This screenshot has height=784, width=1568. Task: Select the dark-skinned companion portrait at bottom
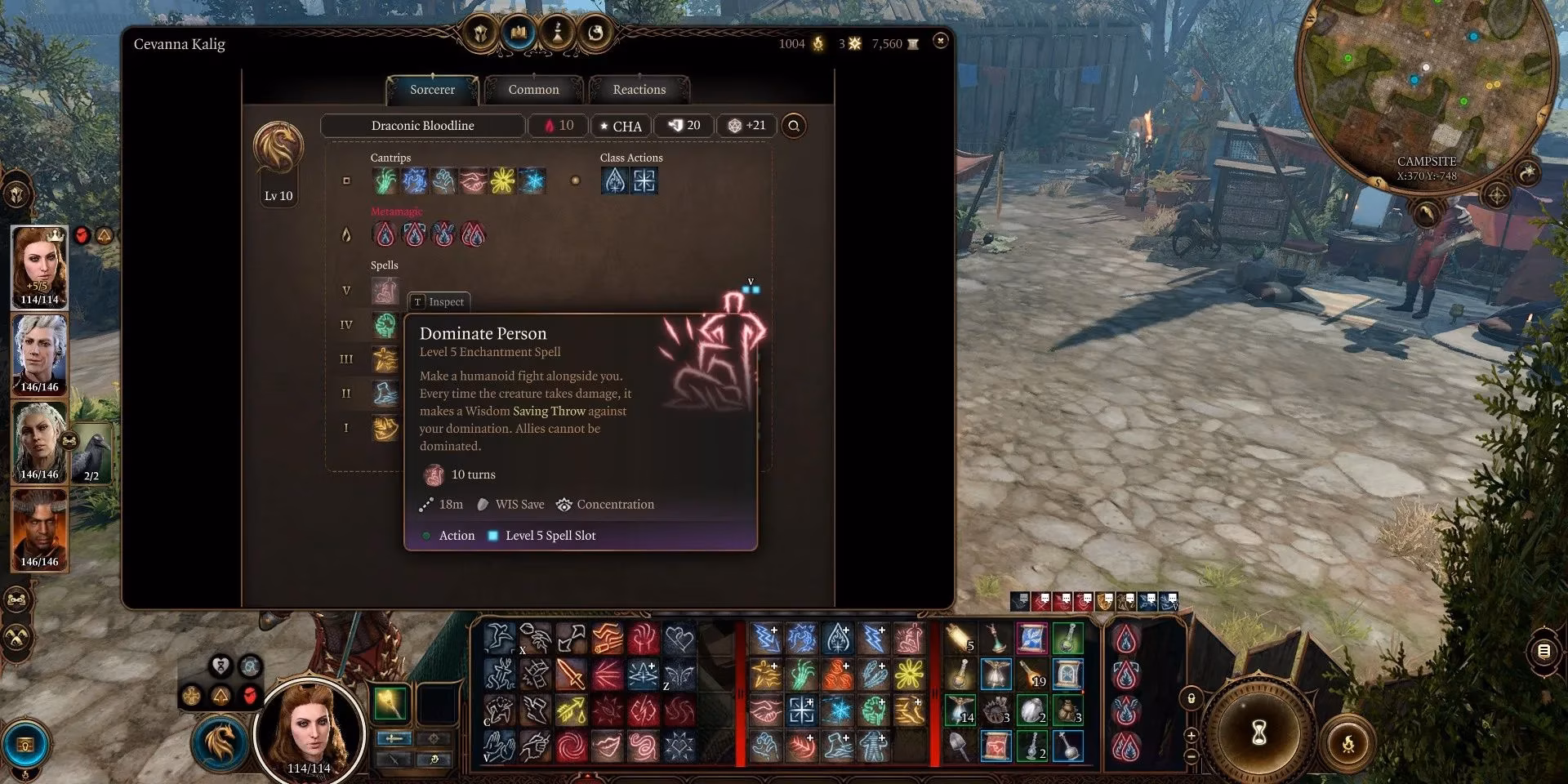click(x=39, y=528)
